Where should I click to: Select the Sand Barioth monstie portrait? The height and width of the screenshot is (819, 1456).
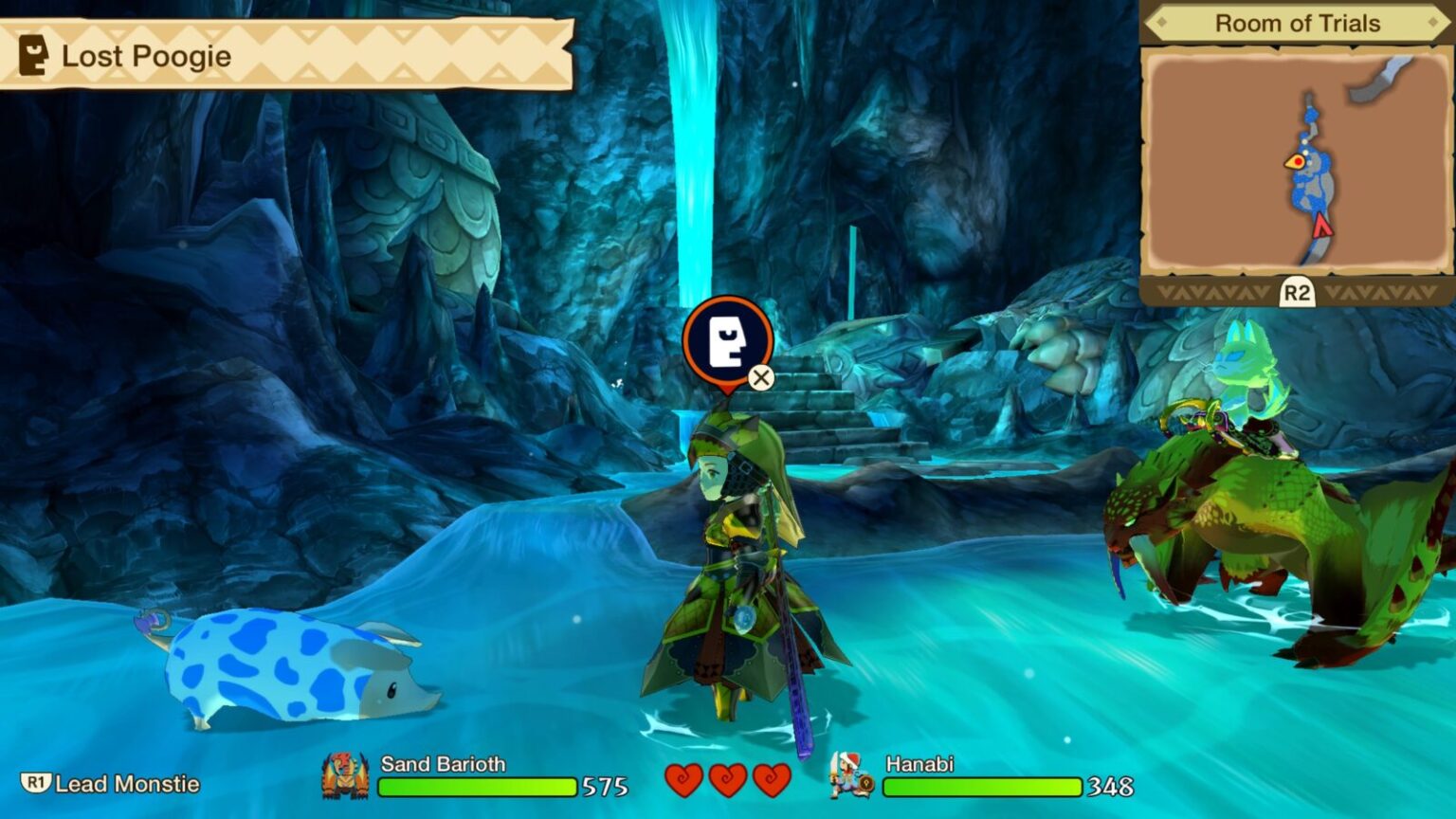(345, 776)
